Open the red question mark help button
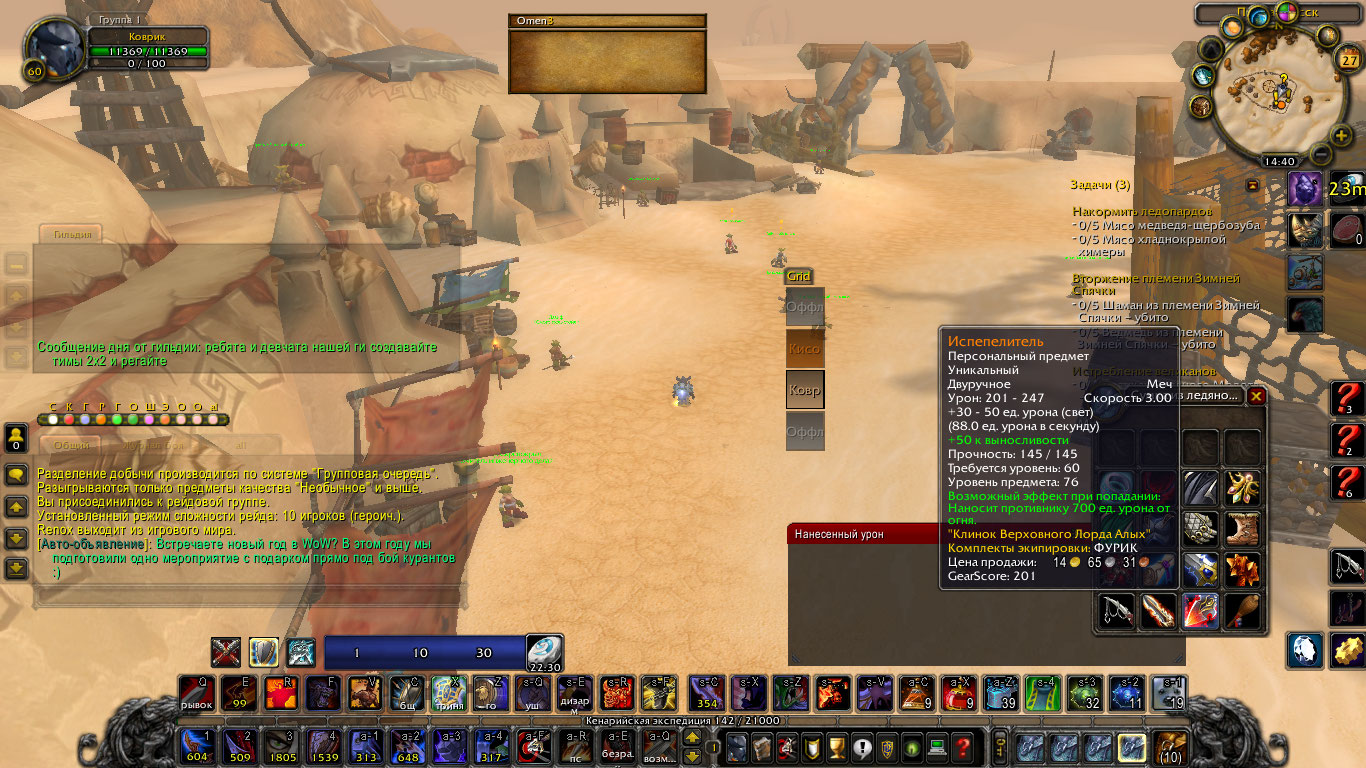The height and width of the screenshot is (768, 1366). point(962,746)
